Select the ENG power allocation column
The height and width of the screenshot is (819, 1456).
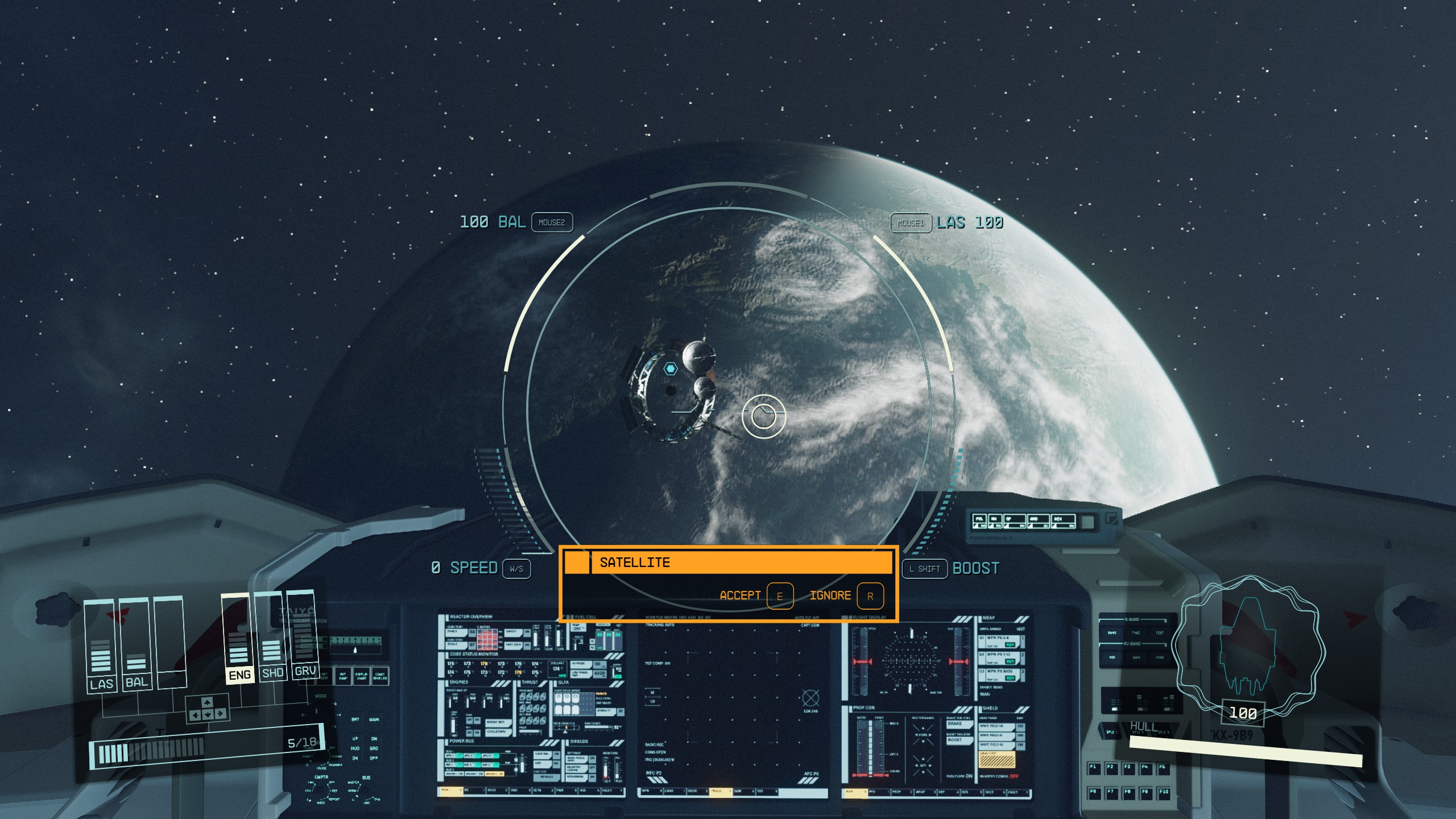pos(241,675)
